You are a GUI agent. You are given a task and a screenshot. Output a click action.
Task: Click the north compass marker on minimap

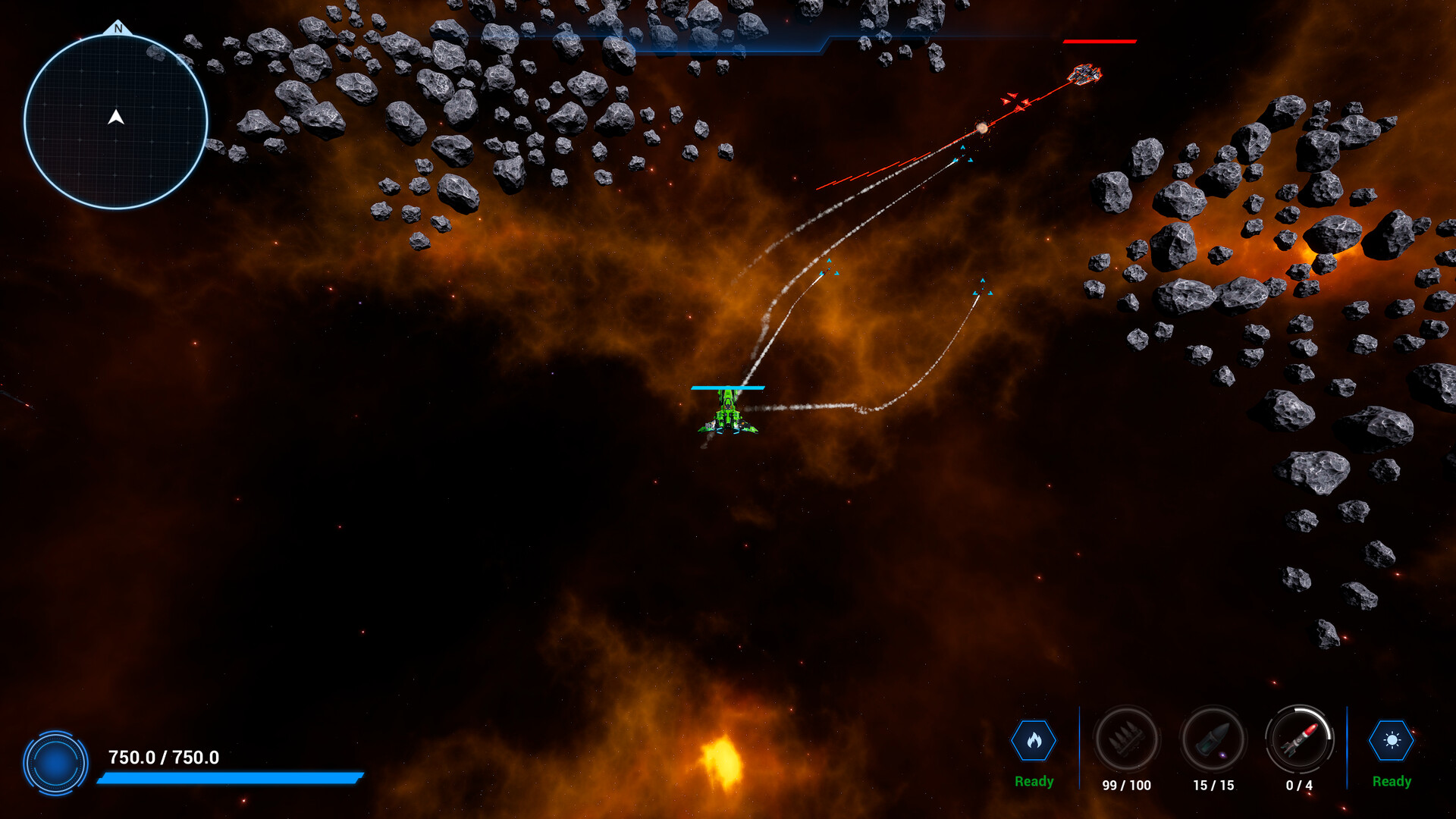click(118, 28)
